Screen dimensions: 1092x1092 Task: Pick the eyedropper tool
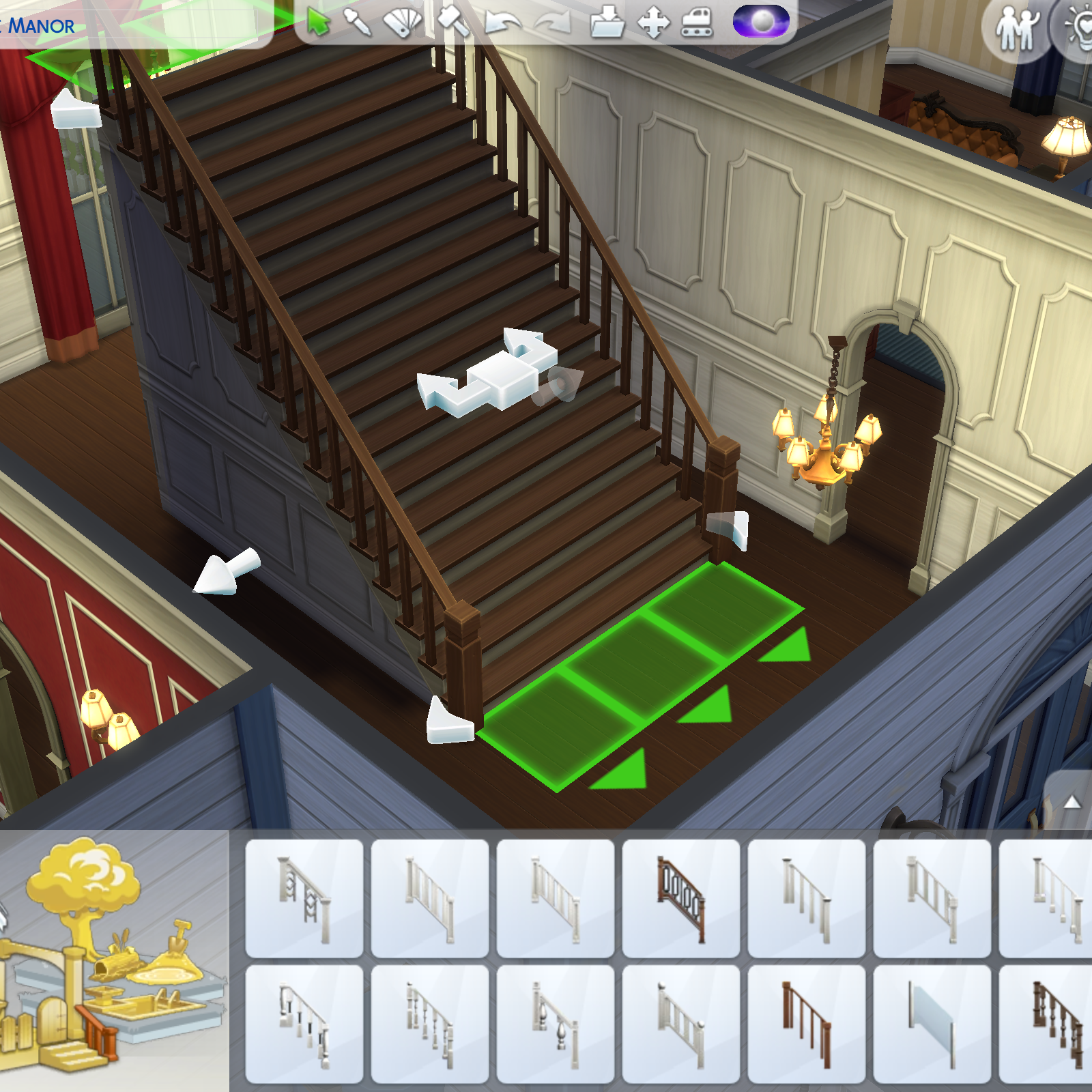point(358,23)
